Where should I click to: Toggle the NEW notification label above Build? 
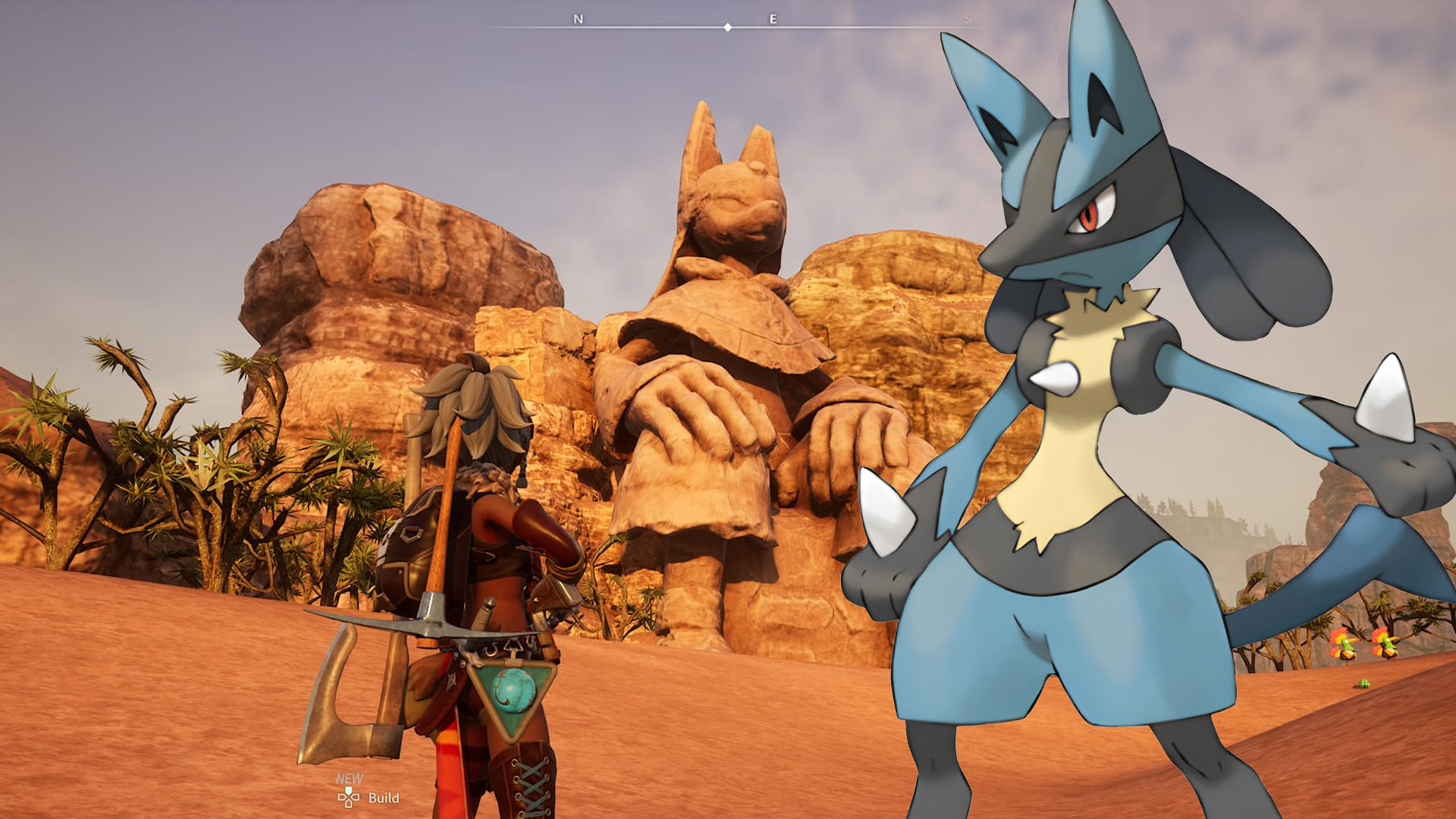point(349,777)
